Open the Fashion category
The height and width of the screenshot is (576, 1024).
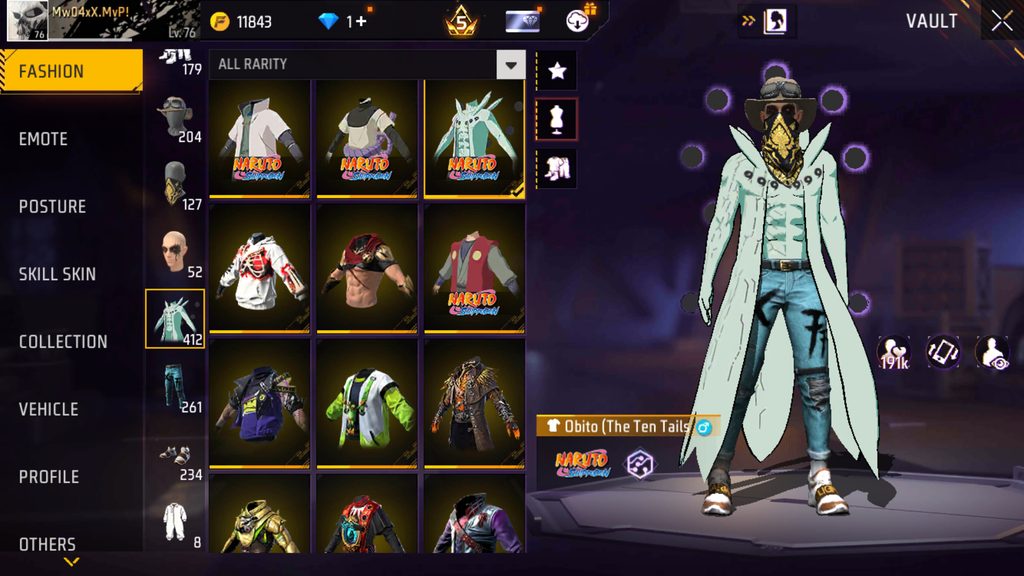(x=70, y=72)
